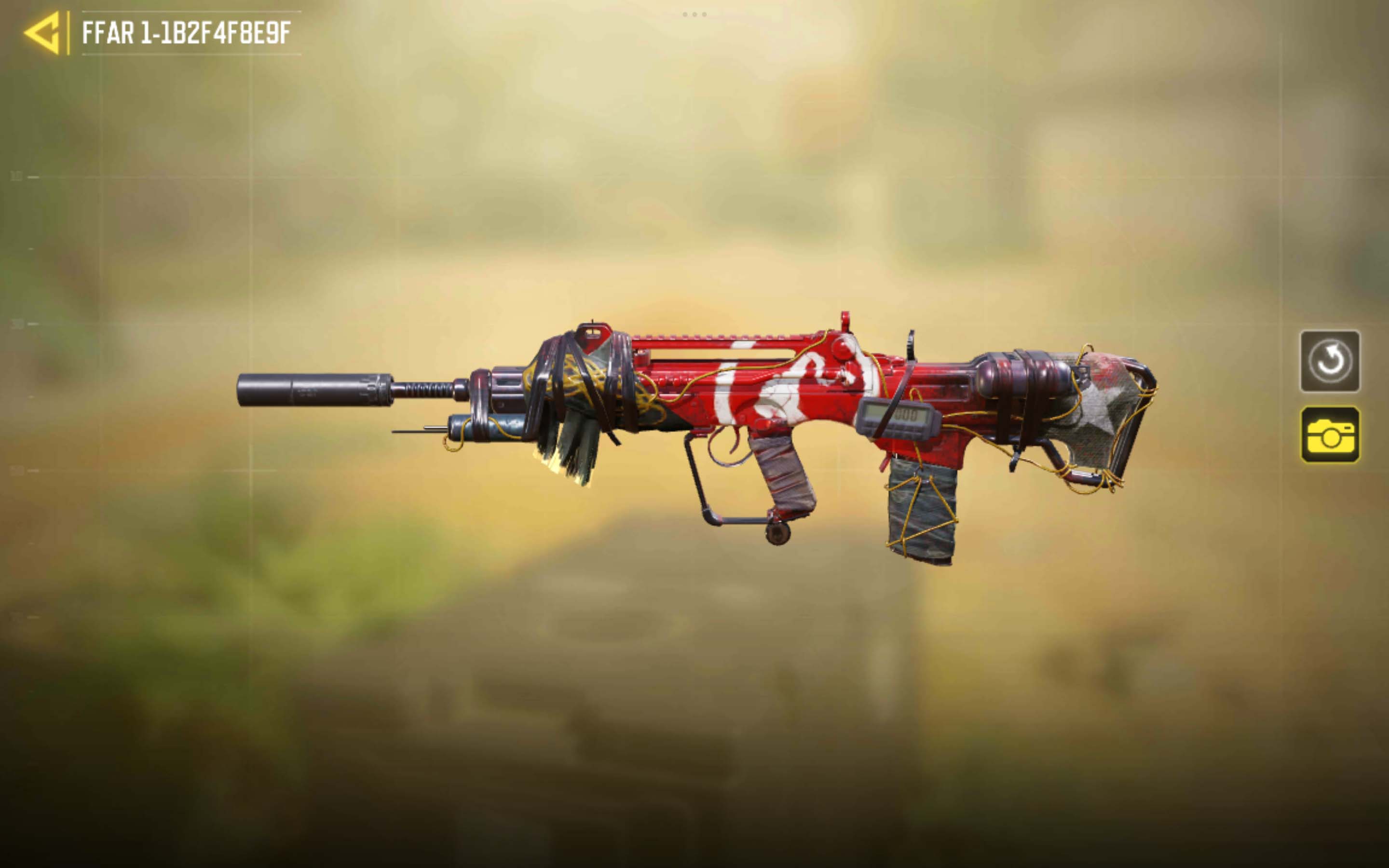Take a screenshot with the camera button
1389x868 pixels.
click(x=1329, y=434)
